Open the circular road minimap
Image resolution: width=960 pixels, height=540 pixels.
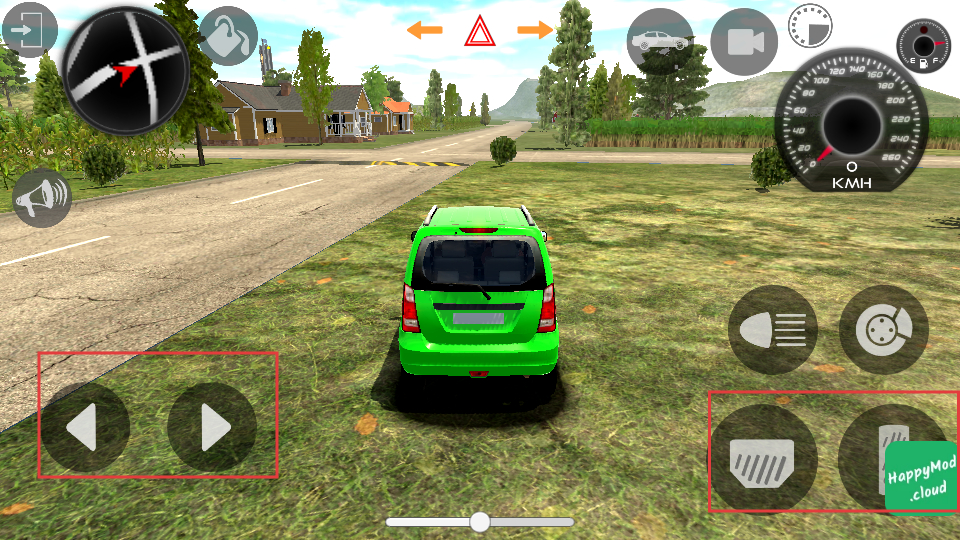click(x=126, y=71)
